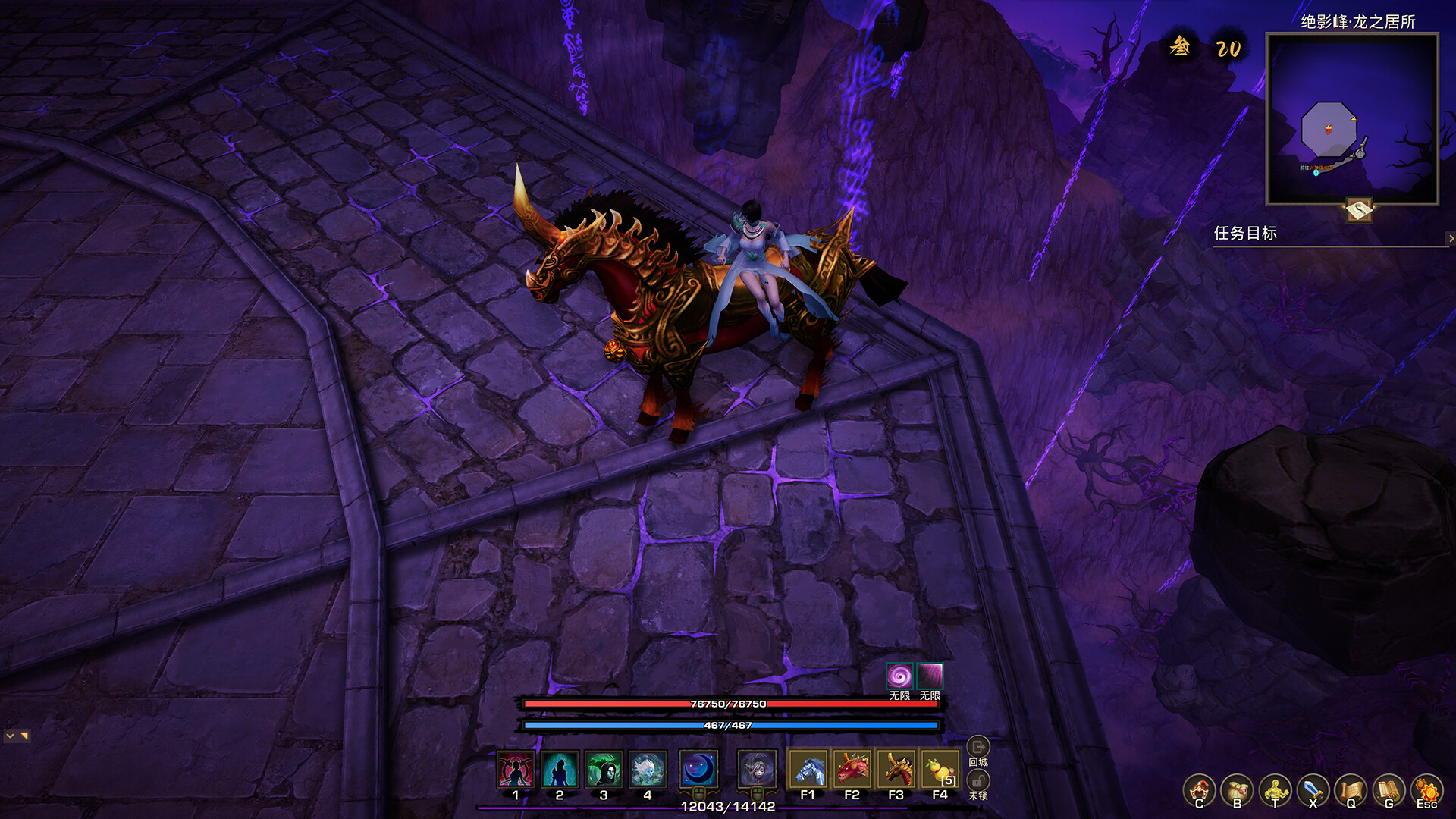Open the quest scroll icon (Q)
Image resolution: width=1456 pixels, height=819 pixels.
coord(1351,789)
